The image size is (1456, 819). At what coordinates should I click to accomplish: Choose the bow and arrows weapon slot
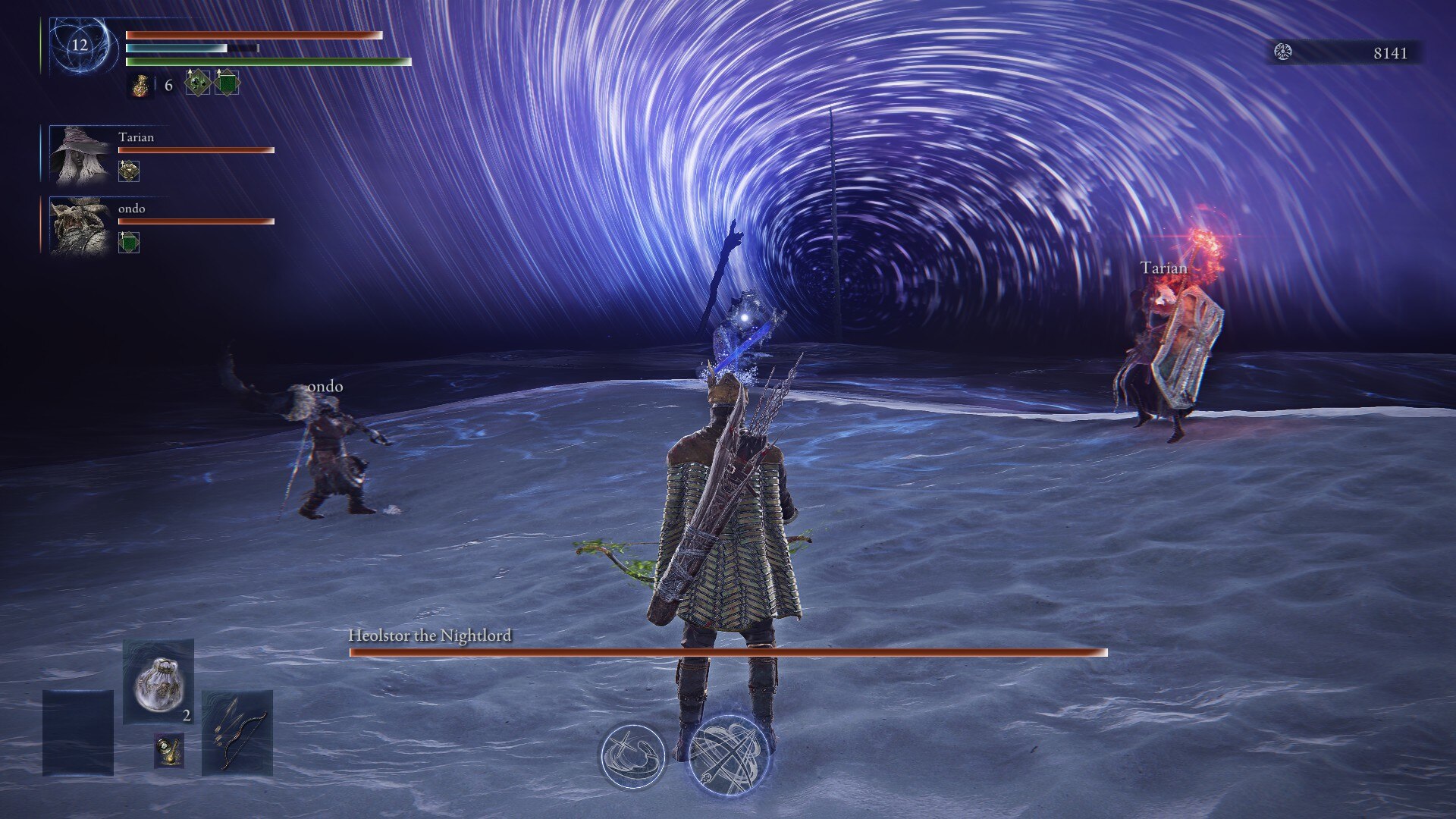[237, 732]
